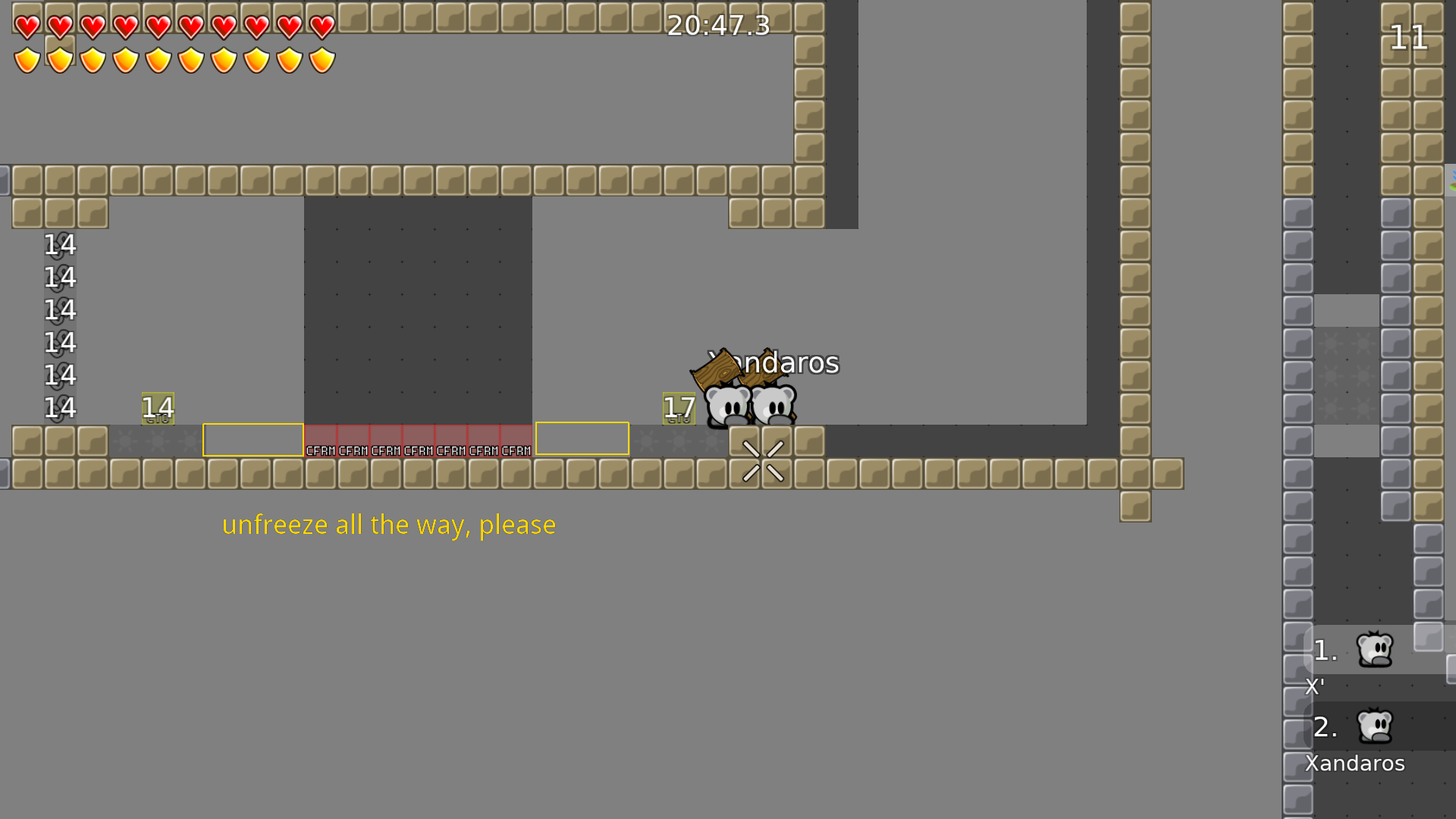Click the last heart in the health row
The image size is (1456, 819).
pyautogui.click(x=321, y=25)
